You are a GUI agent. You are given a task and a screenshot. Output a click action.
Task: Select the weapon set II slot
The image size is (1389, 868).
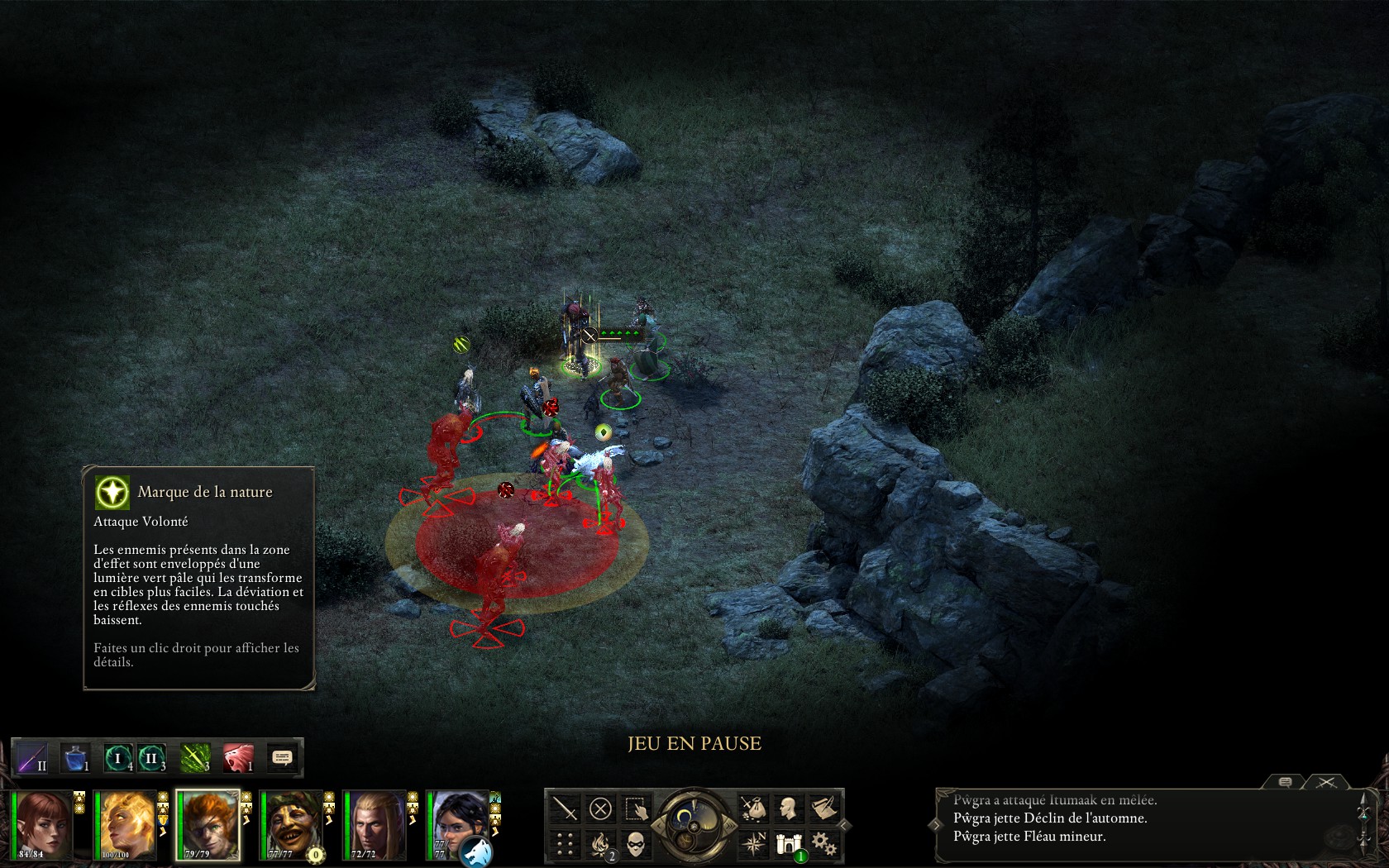[x=32, y=757]
